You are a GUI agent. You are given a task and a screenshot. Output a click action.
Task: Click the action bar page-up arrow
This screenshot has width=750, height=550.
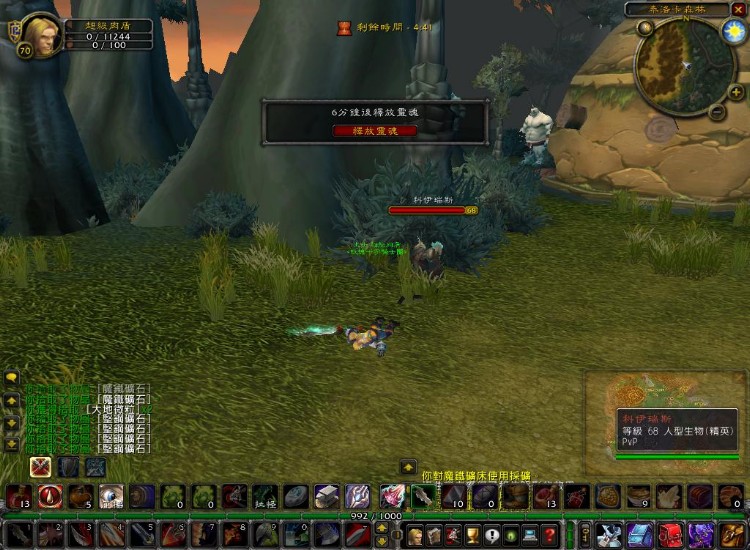point(381,526)
